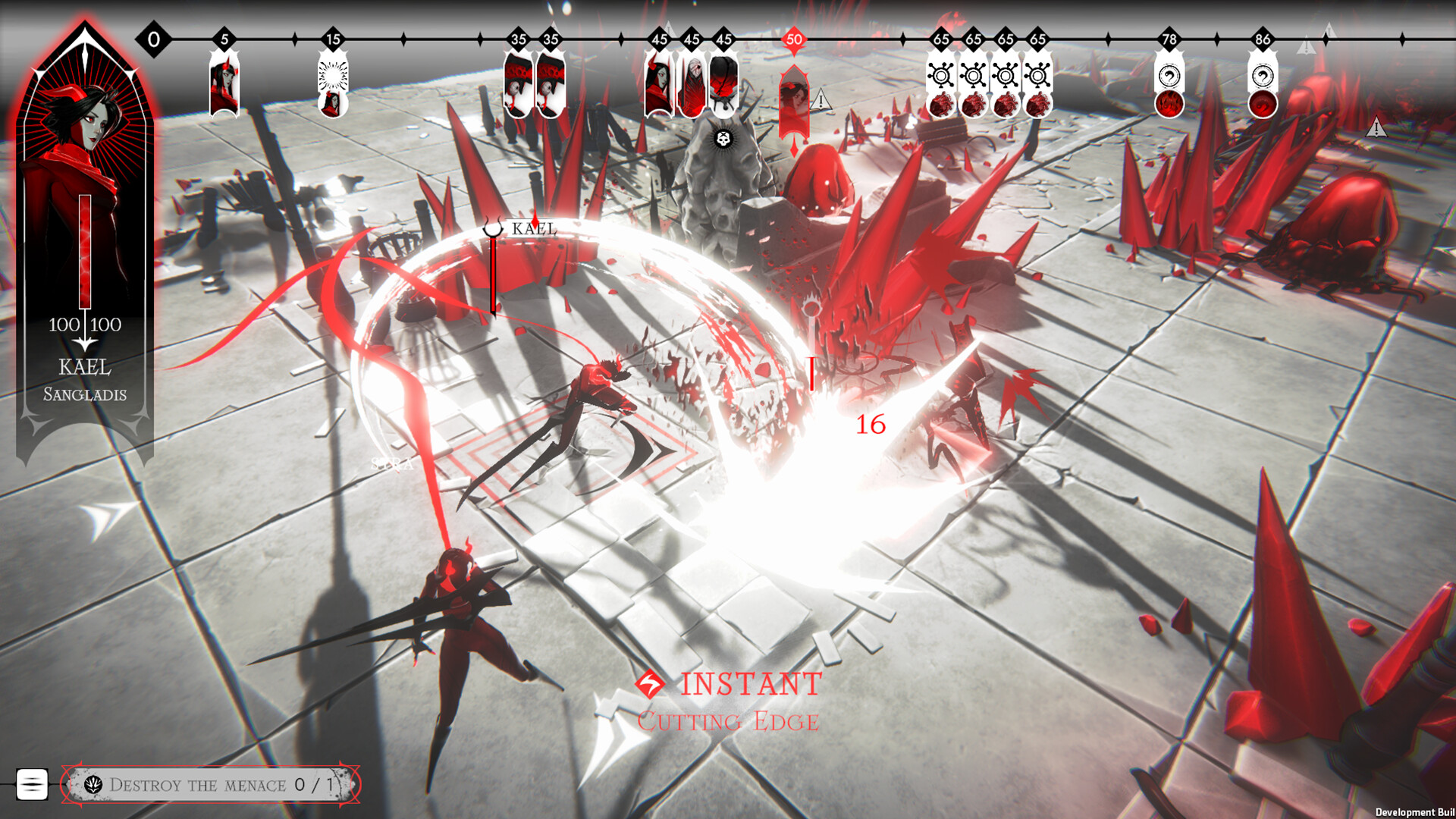Click the Cutting Edge action label

(x=730, y=722)
